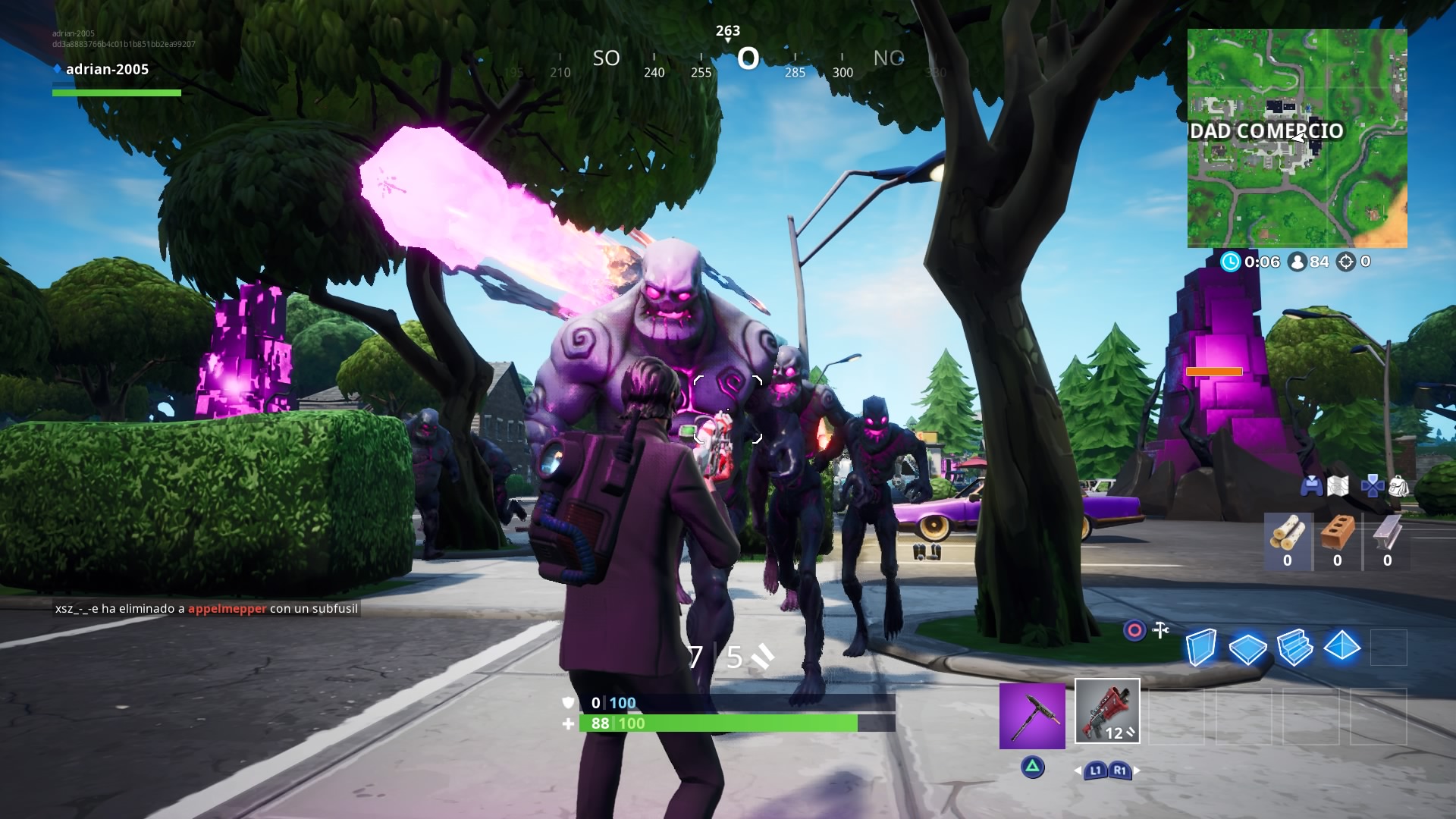Viewport: 1456px width, 819px height.
Task: Choose the pyramid roof building piece
Action: pos(1341,647)
